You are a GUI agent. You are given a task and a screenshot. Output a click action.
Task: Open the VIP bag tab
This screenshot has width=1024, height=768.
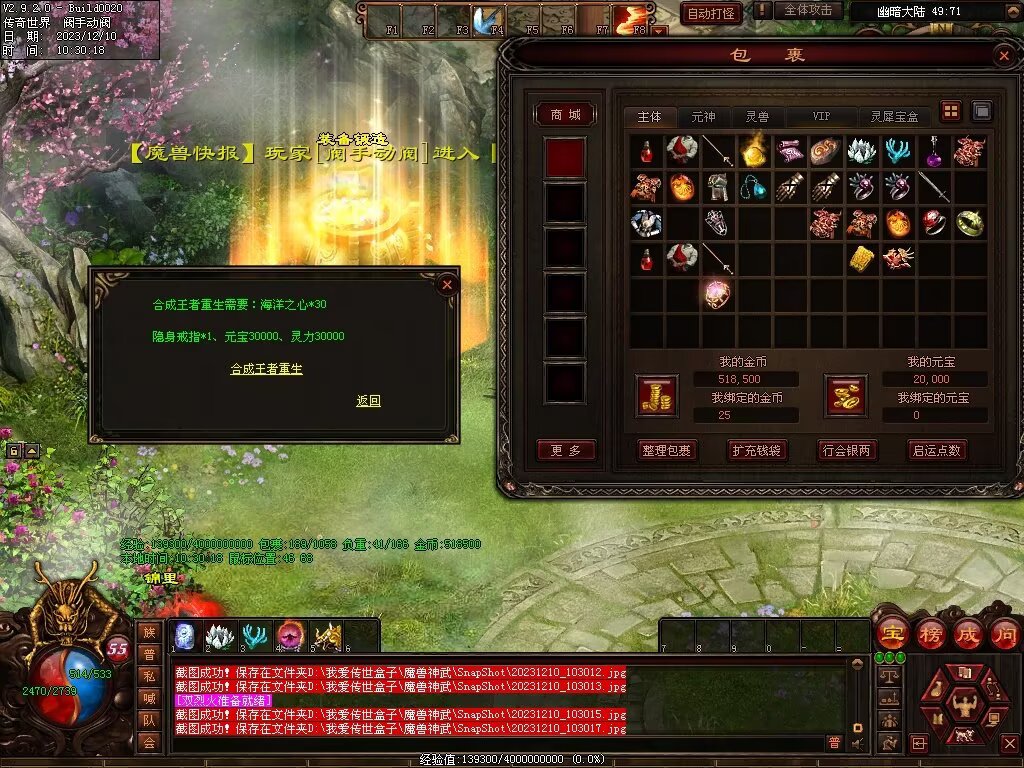(821, 117)
